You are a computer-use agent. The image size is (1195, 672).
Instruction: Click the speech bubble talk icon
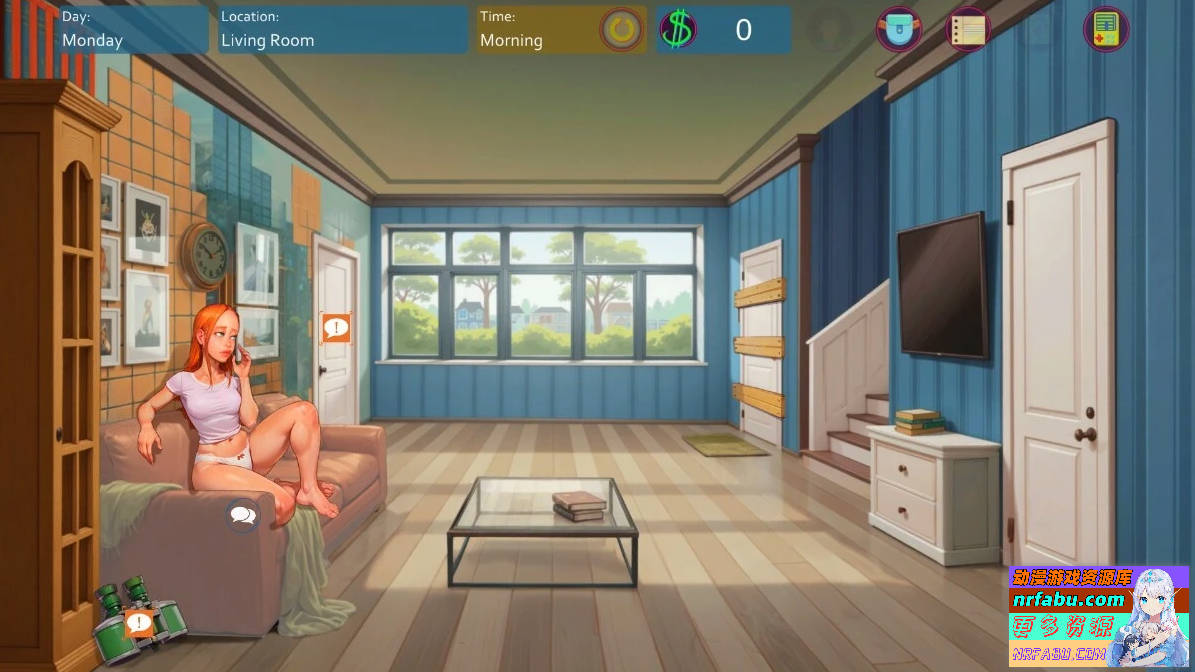(x=242, y=515)
